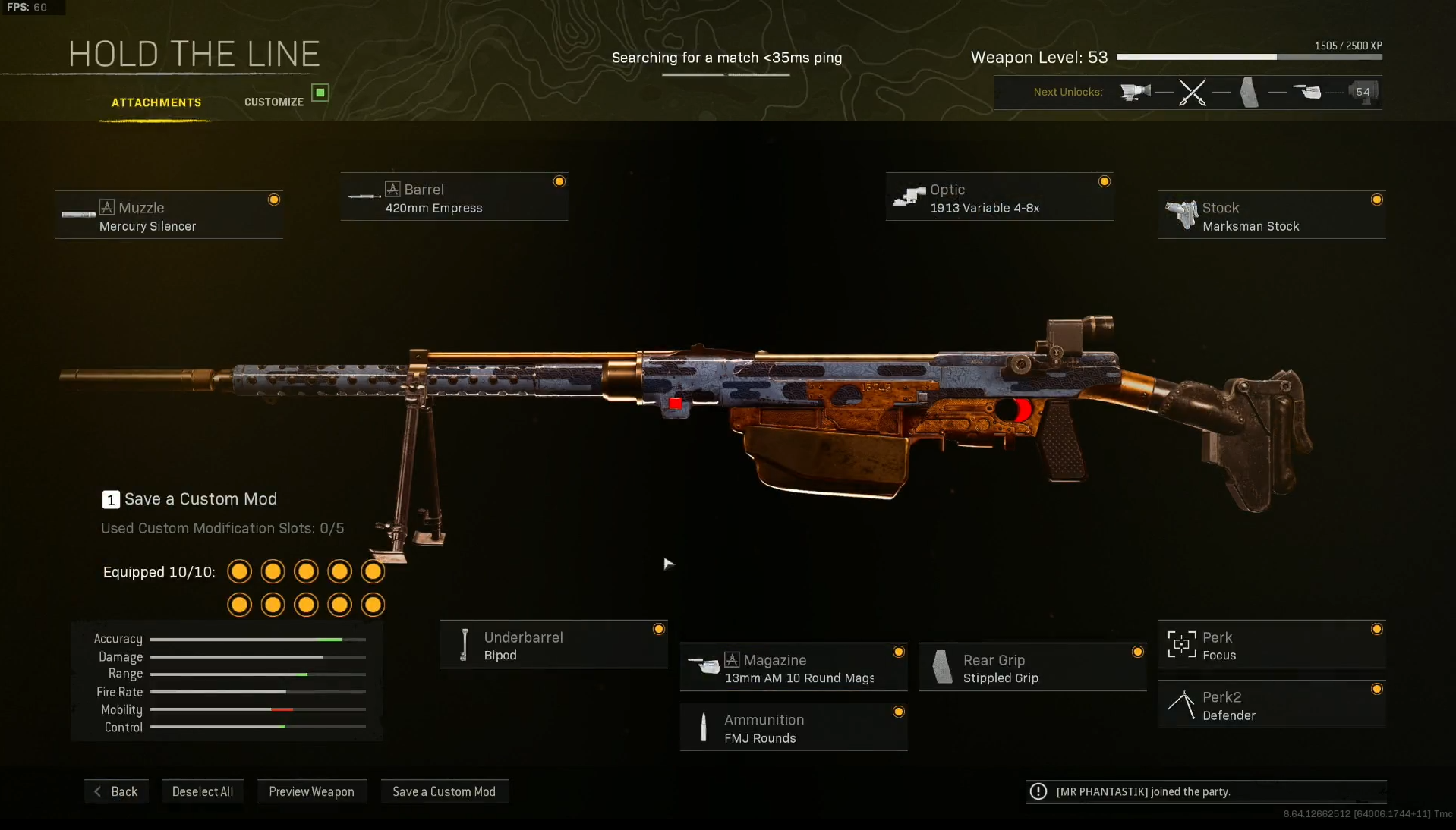Preview Weapon with current attachments
Image resolution: width=1456 pixels, height=830 pixels.
pos(311,791)
